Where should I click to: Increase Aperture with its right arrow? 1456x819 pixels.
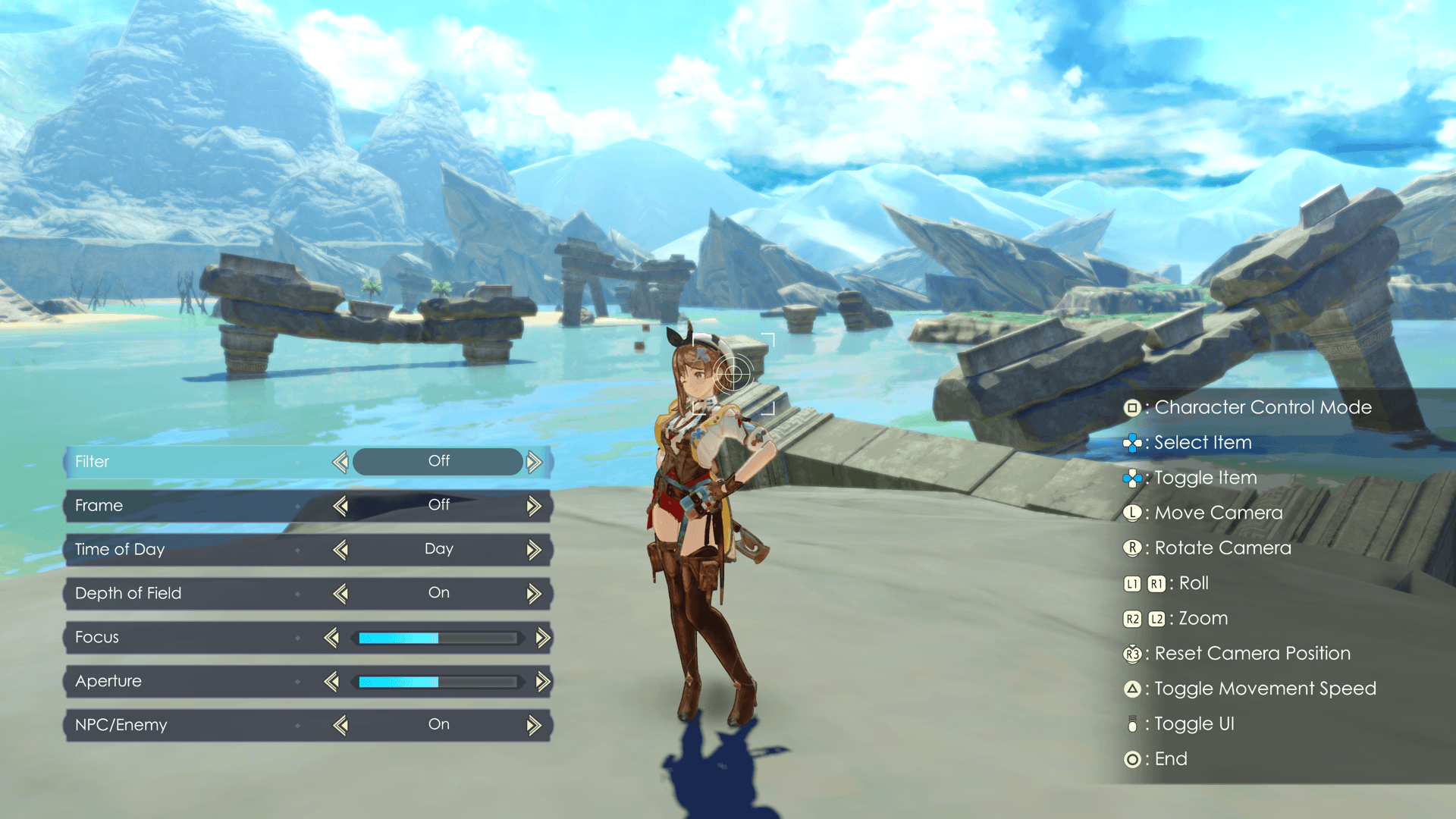point(543,682)
